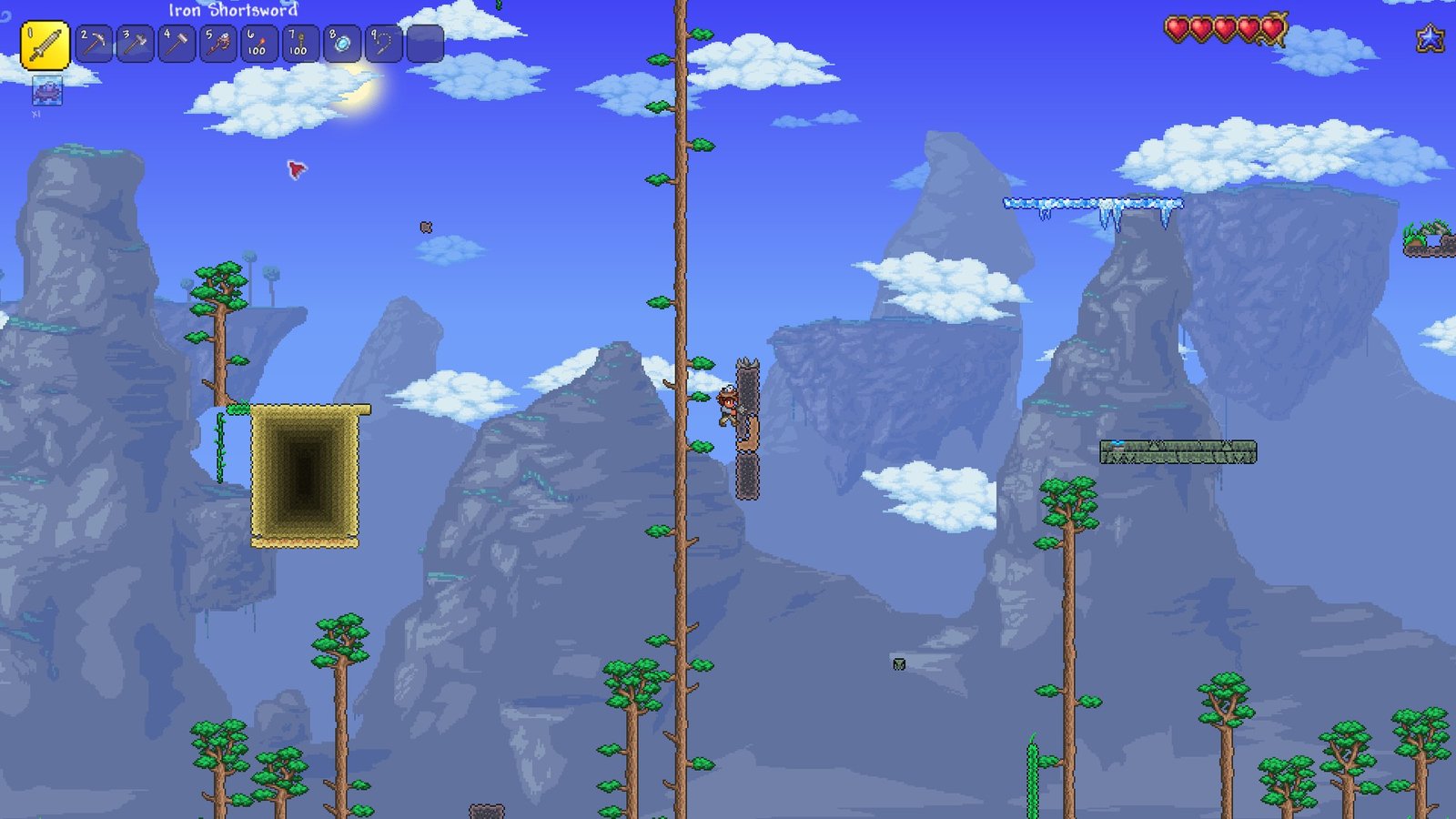Viewport: 1456px width, 819px height.
Task: Click the mana star in the top-right corner
Action: [1431, 38]
